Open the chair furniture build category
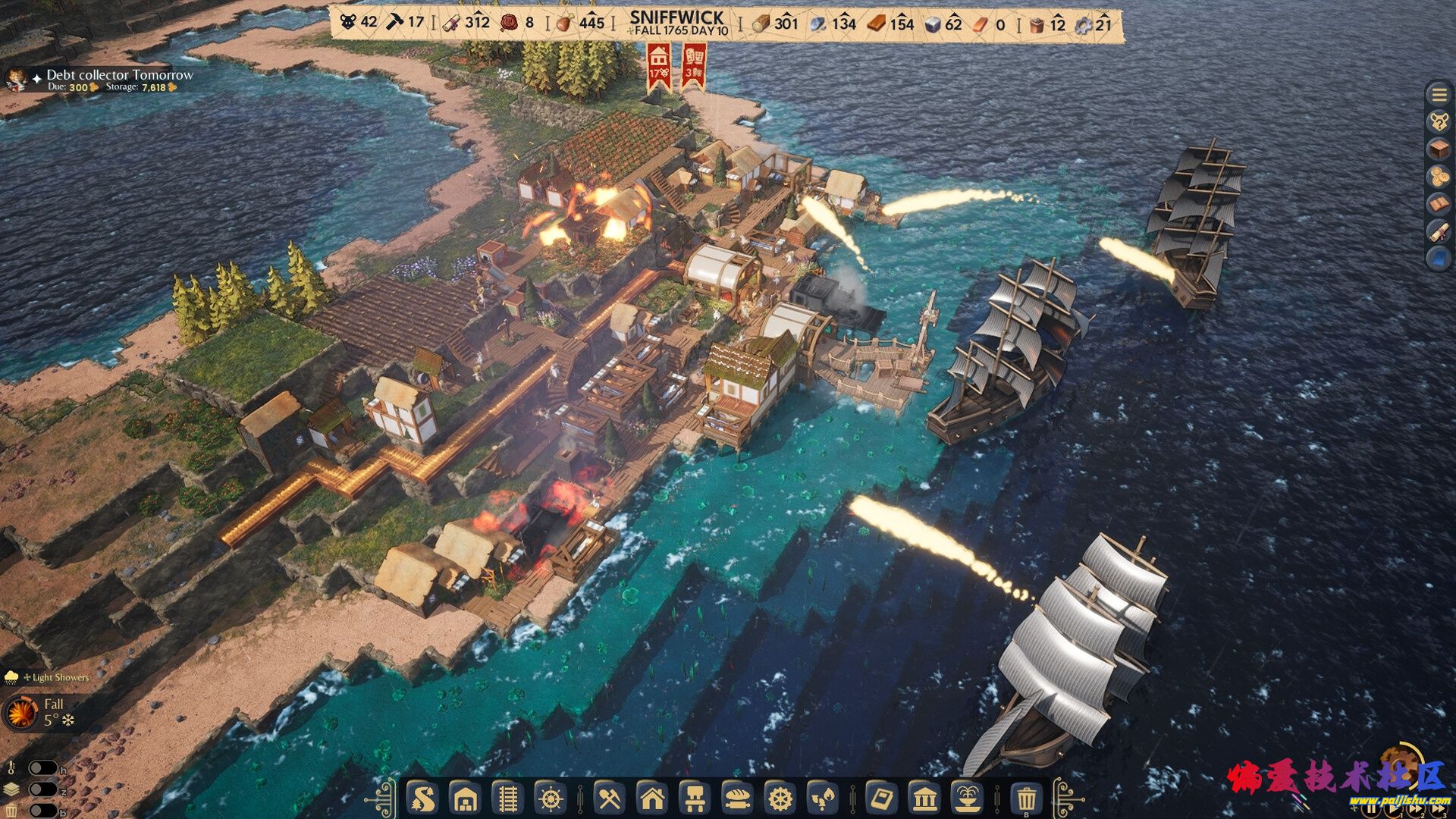Image resolution: width=1456 pixels, height=819 pixels. point(695,799)
